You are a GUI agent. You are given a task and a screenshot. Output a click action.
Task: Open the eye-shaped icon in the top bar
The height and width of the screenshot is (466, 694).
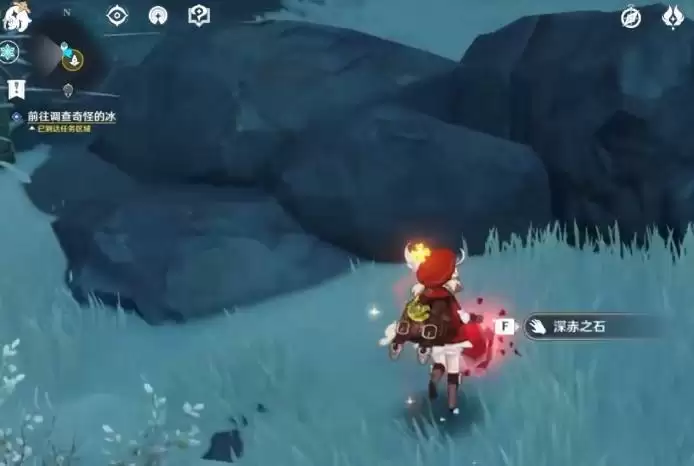click(x=117, y=16)
